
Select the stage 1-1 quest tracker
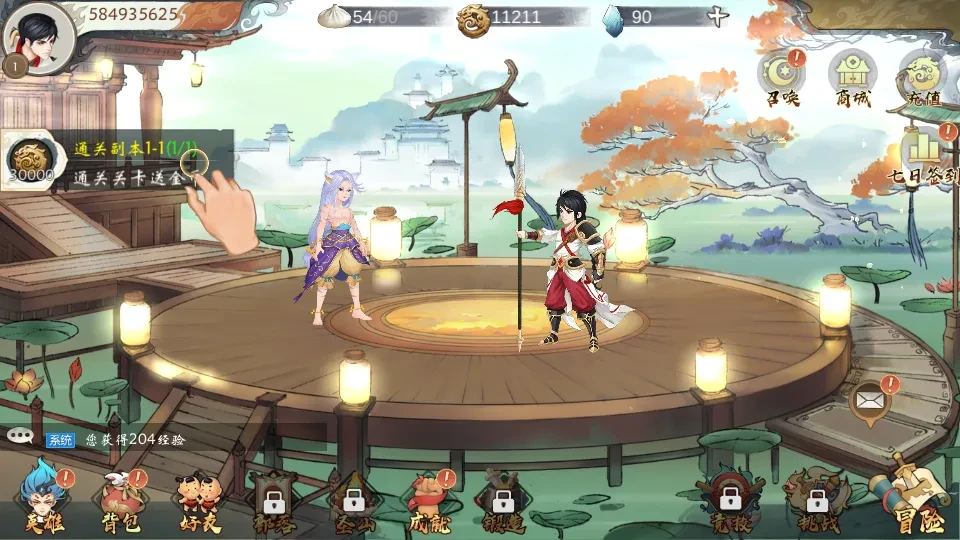click(x=118, y=162)
